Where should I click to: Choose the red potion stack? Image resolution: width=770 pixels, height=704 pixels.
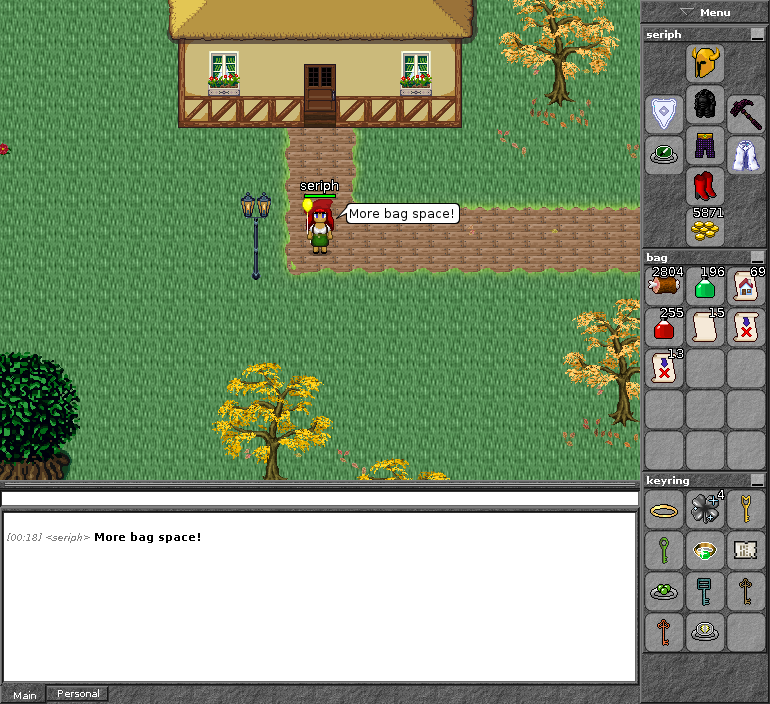664,327
